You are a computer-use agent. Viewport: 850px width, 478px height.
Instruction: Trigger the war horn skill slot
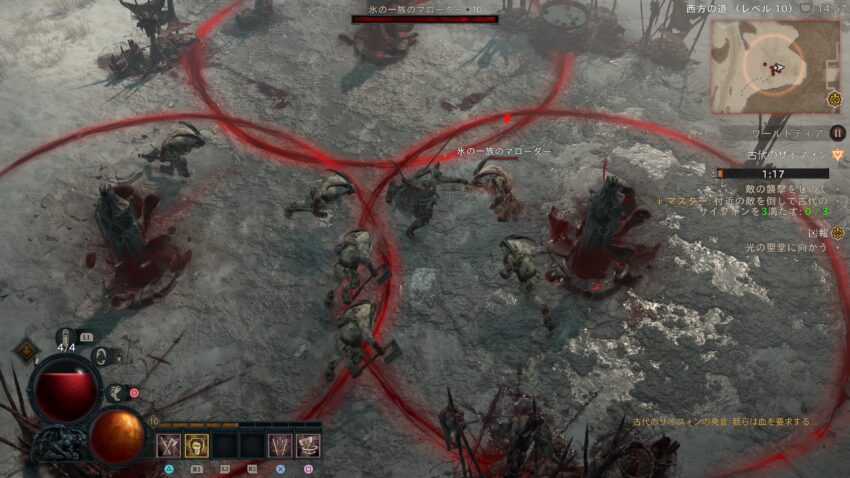pyautogui.click(x=308, y=446)
